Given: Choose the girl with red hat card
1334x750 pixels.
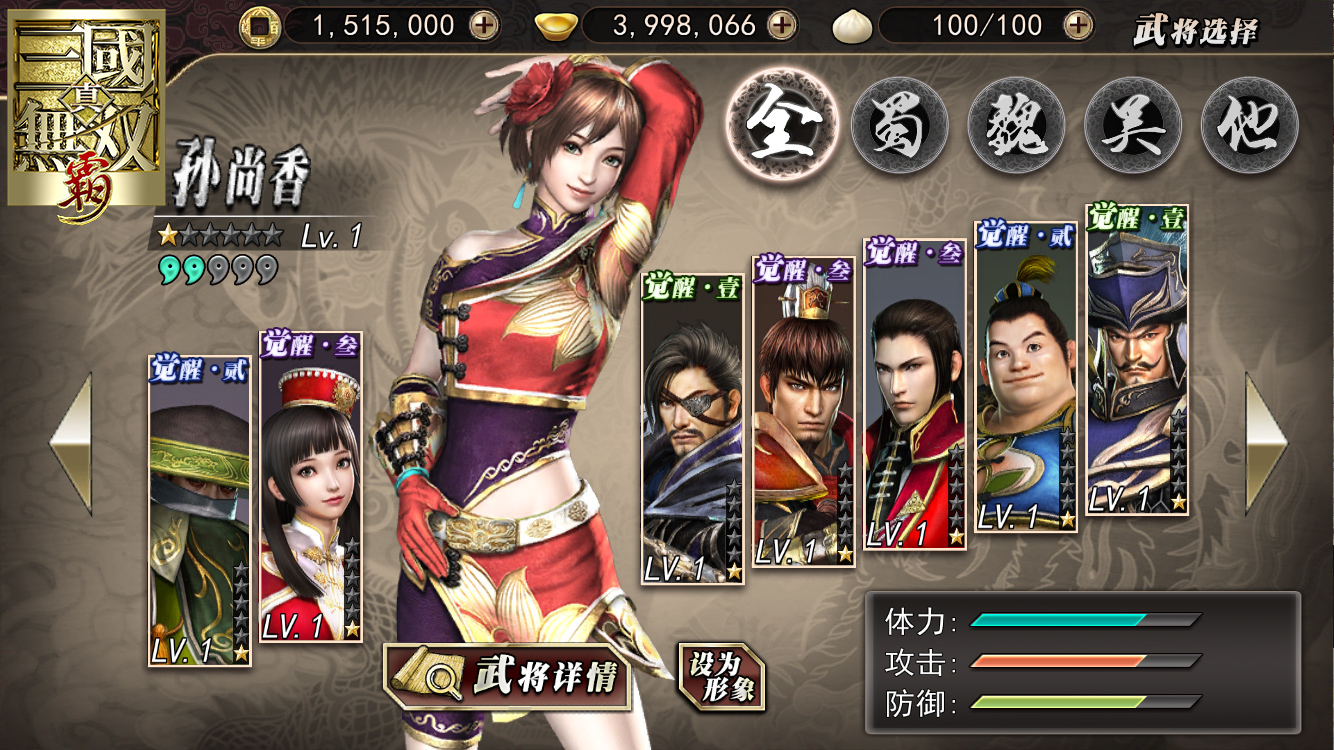Looking at the screenshot, I should (x=311, y=487).
